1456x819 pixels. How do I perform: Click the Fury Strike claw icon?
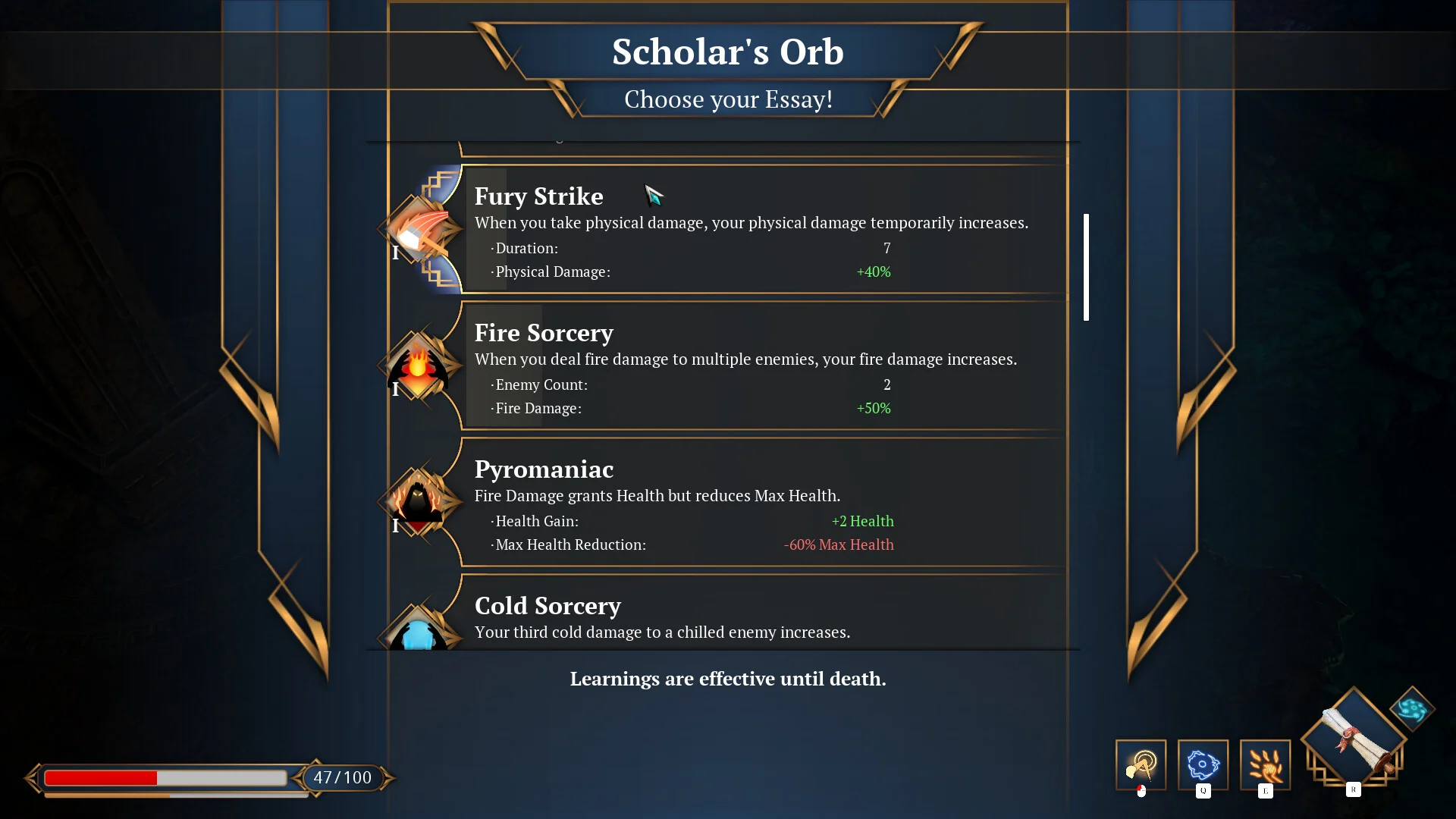coord(418,229)
